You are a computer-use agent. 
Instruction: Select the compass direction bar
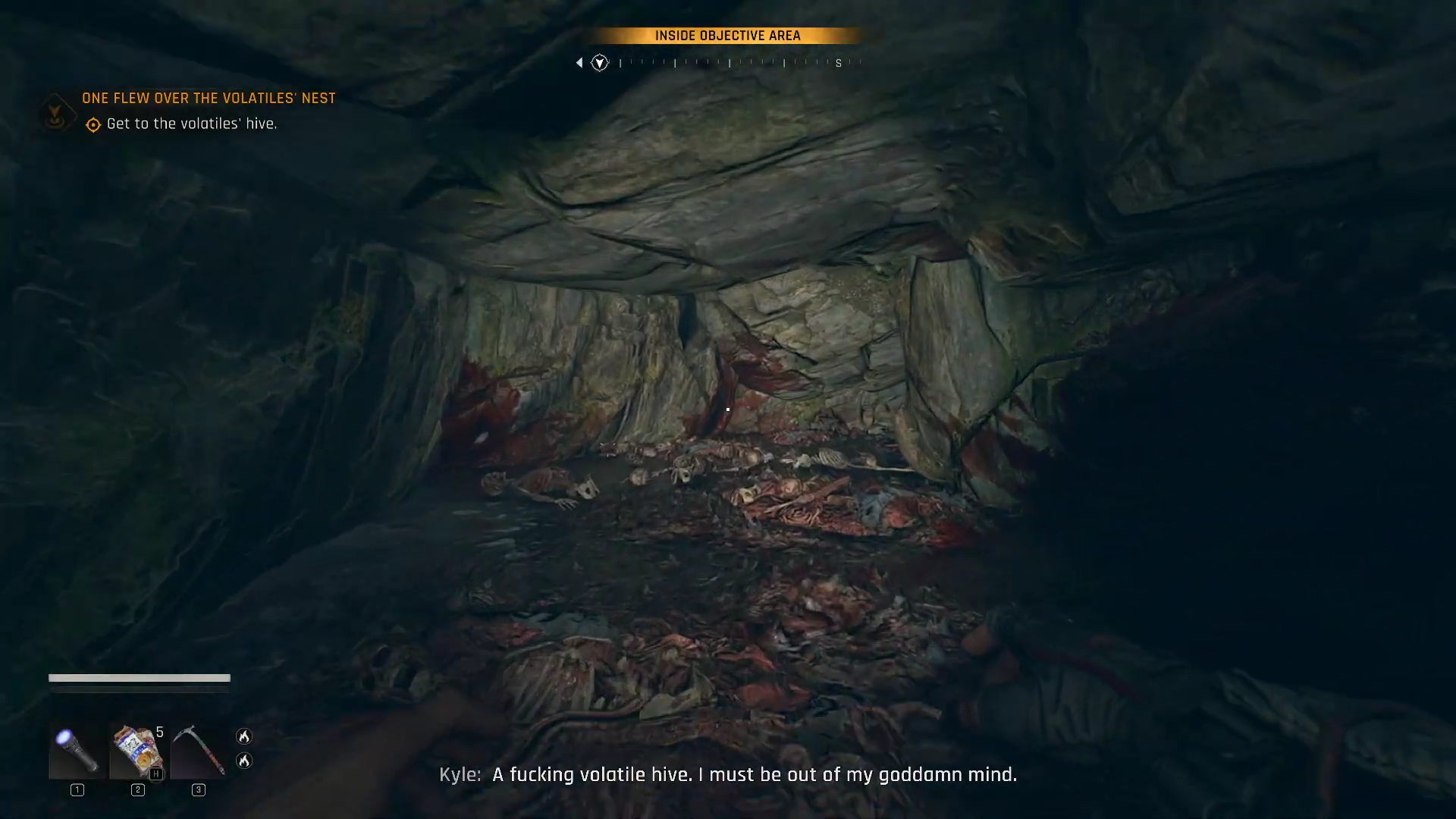pos(728,63)
